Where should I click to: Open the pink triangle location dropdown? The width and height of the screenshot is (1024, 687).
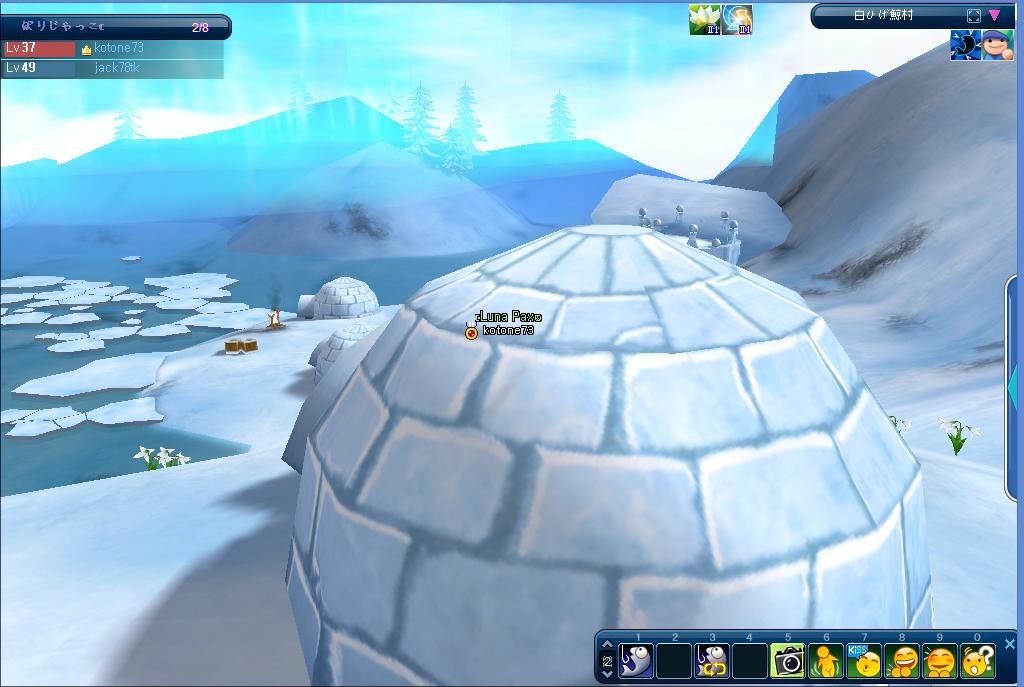click(995, 15)
